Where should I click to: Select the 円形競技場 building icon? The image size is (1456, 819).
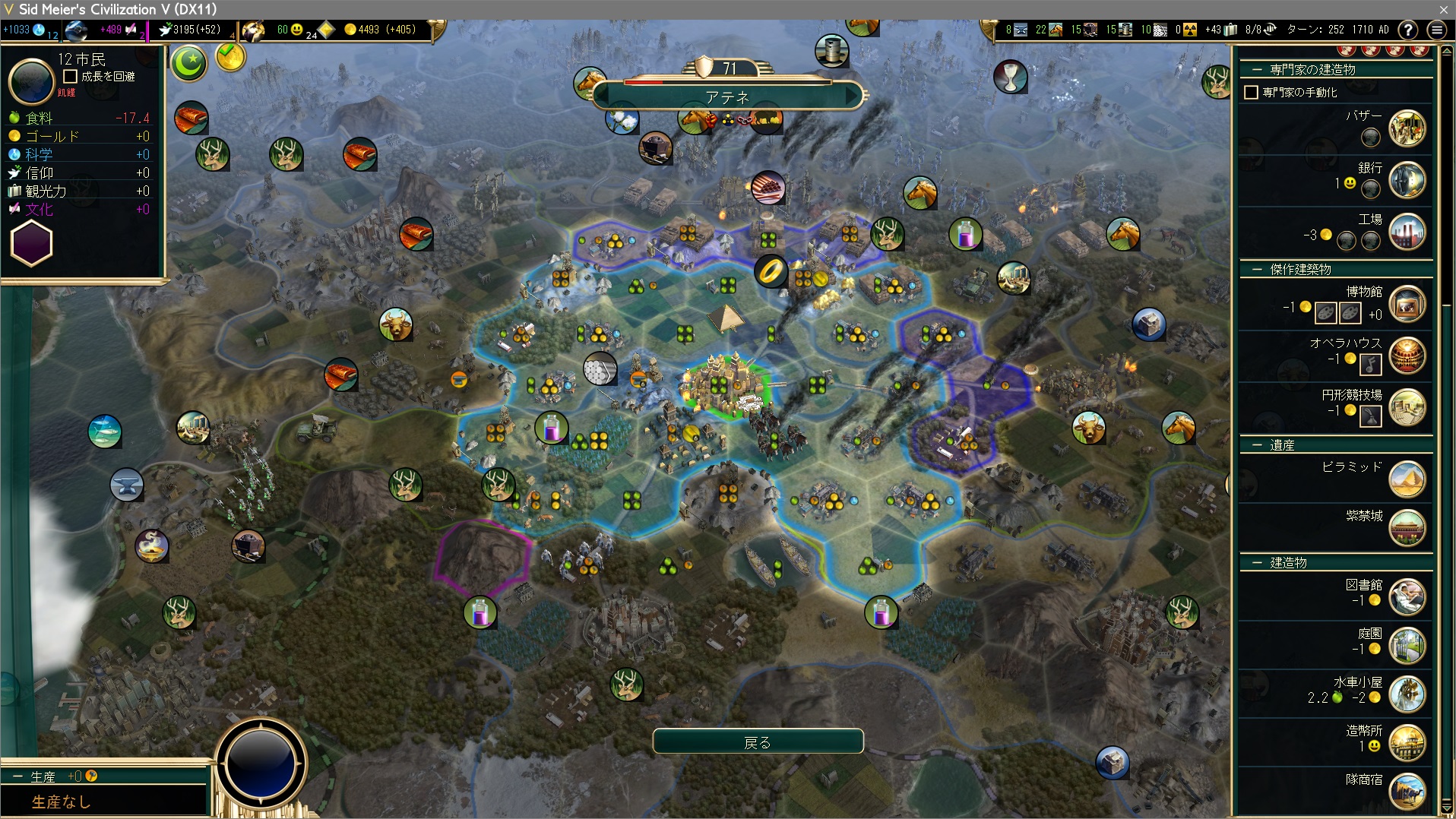[1407, 407]
